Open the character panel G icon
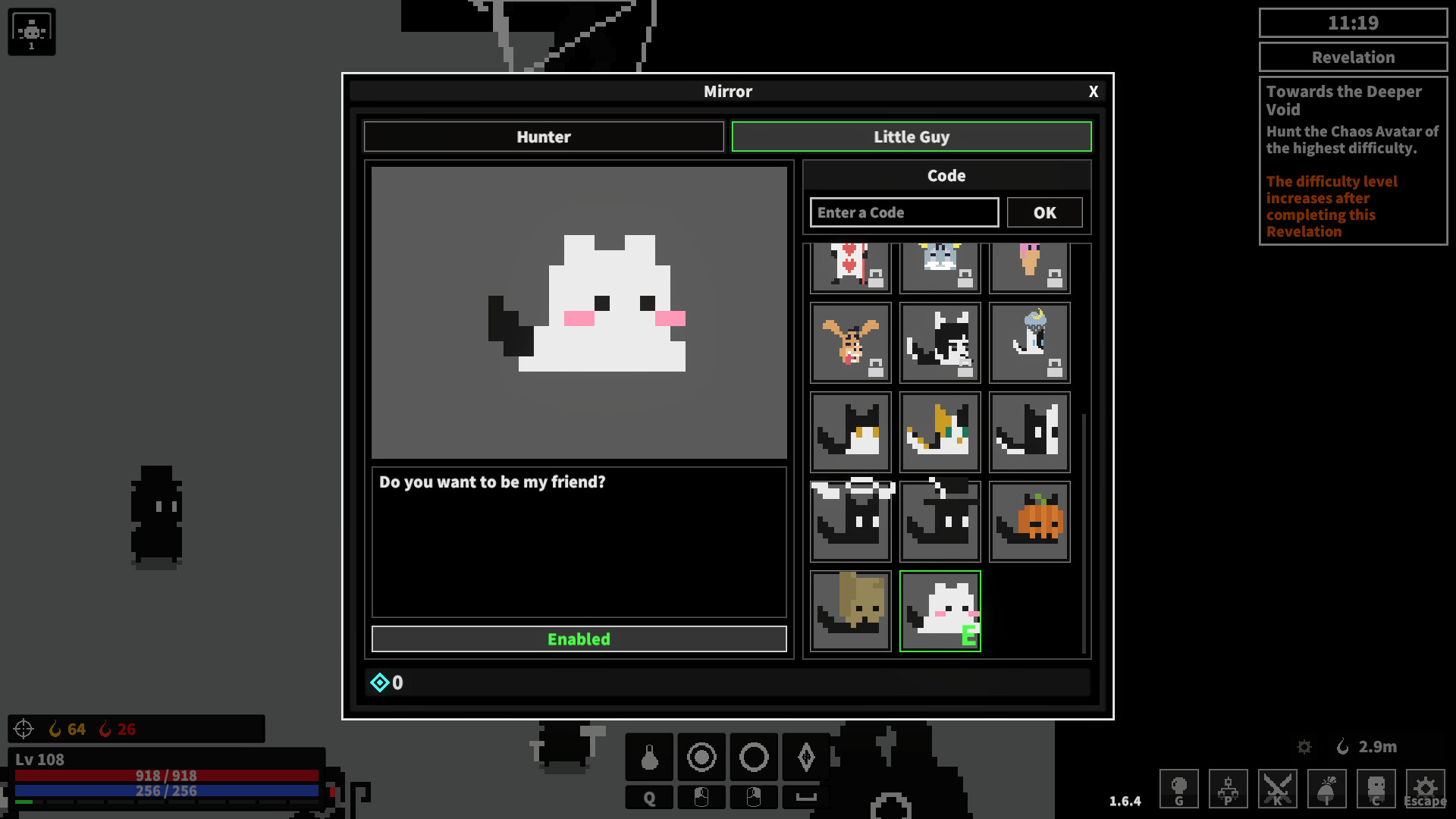Viewport: 1456px width, 819px height. point(1180,789)
